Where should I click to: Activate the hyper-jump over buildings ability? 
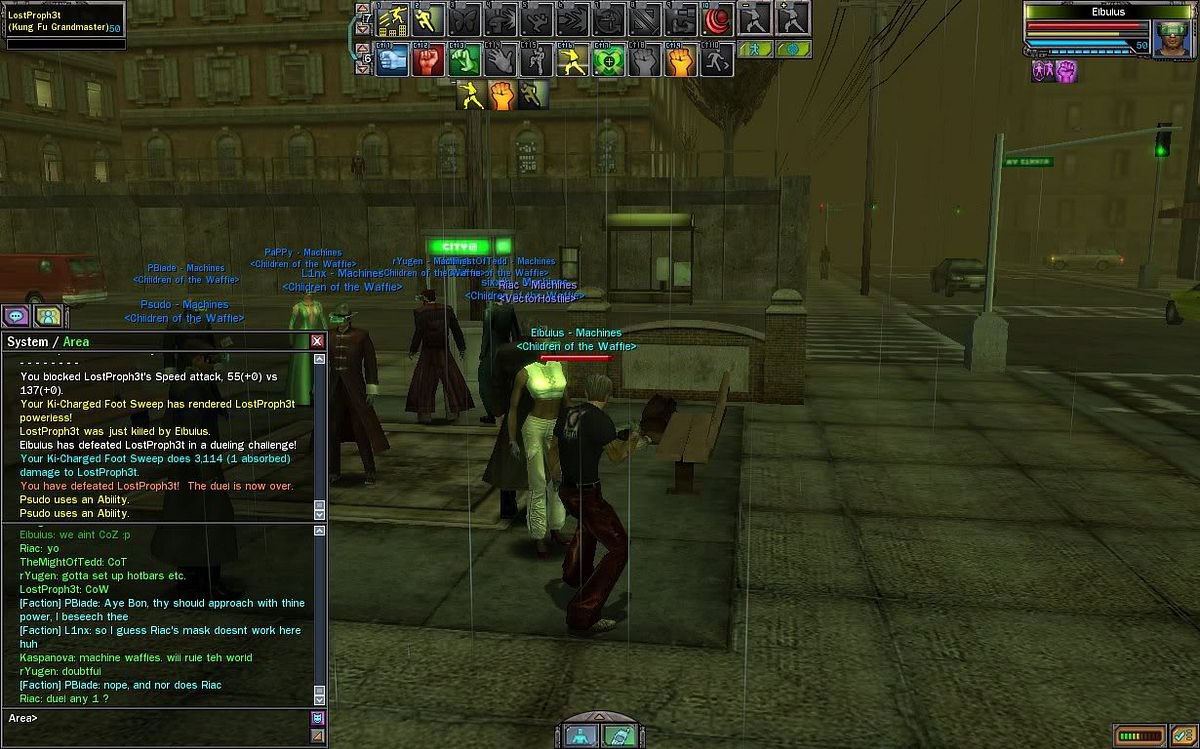tap(393, 20)
